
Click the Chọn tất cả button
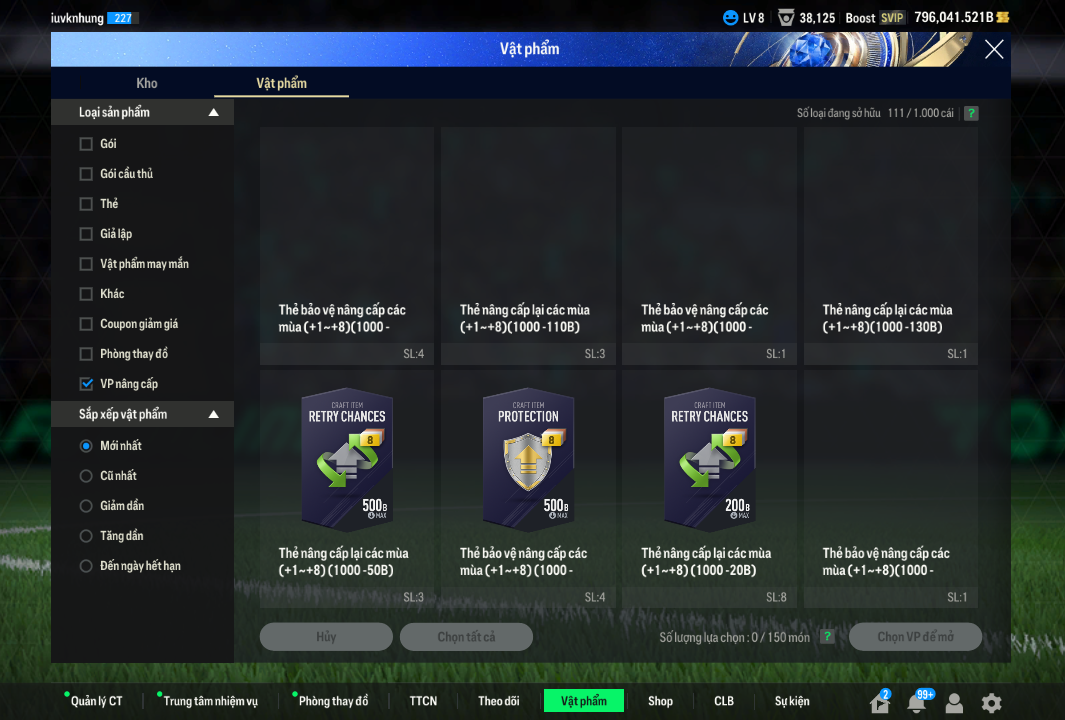[466, 637]
